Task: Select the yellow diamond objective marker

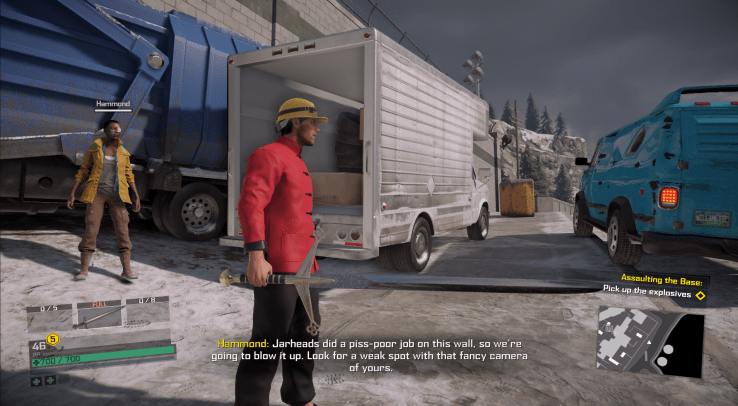Action: point(700,295)
